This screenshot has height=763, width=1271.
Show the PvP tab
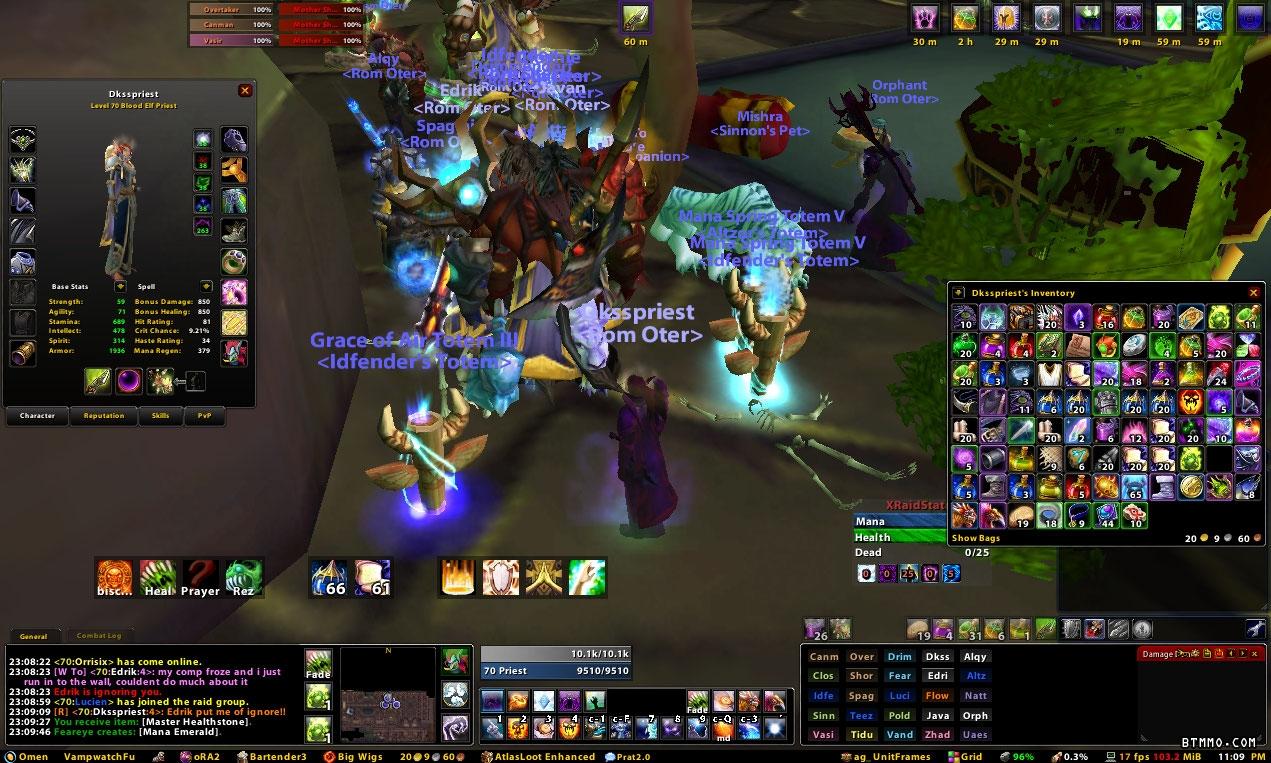[204, 416]
